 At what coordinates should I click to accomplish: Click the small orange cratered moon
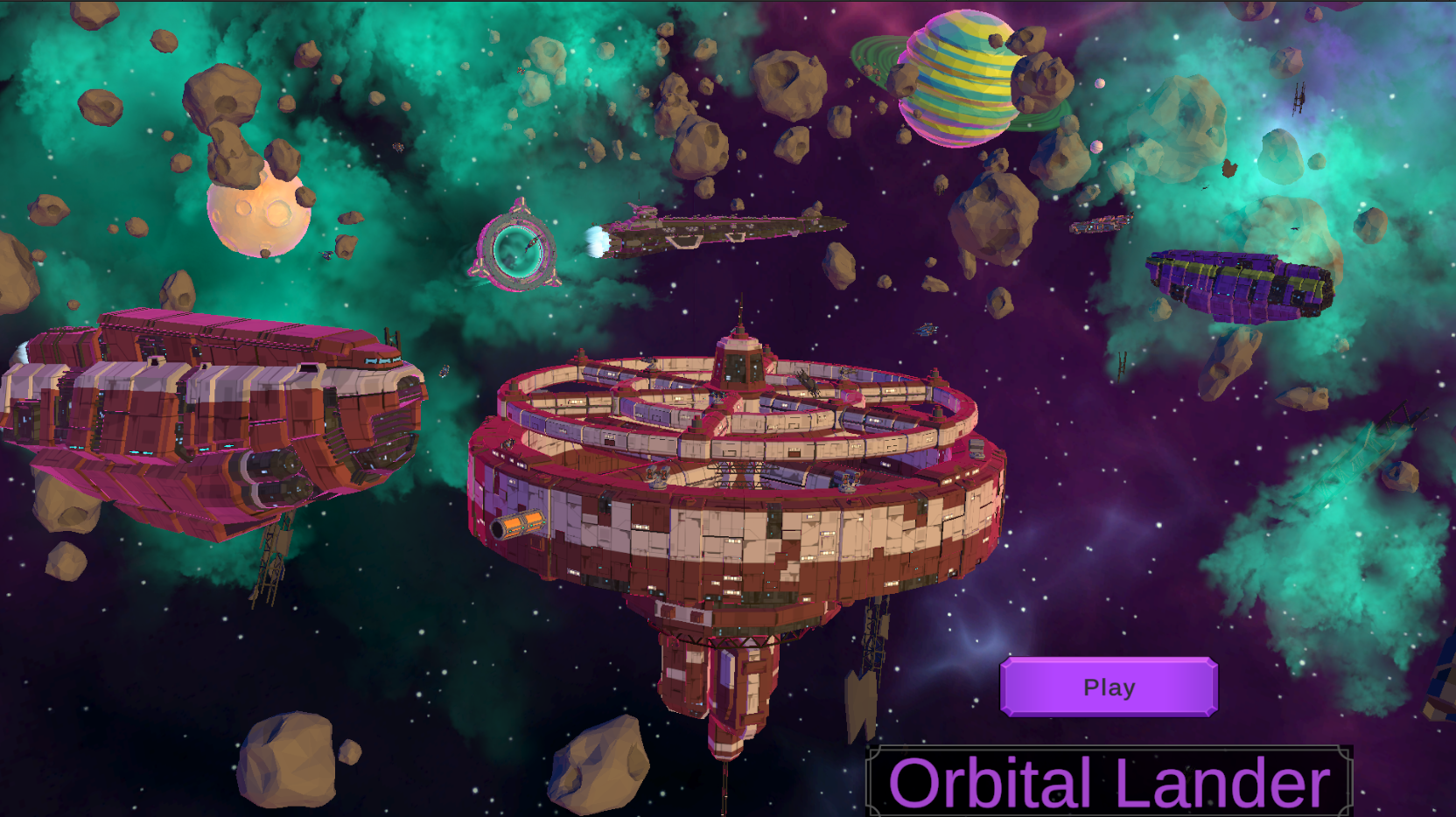(260, 214)
